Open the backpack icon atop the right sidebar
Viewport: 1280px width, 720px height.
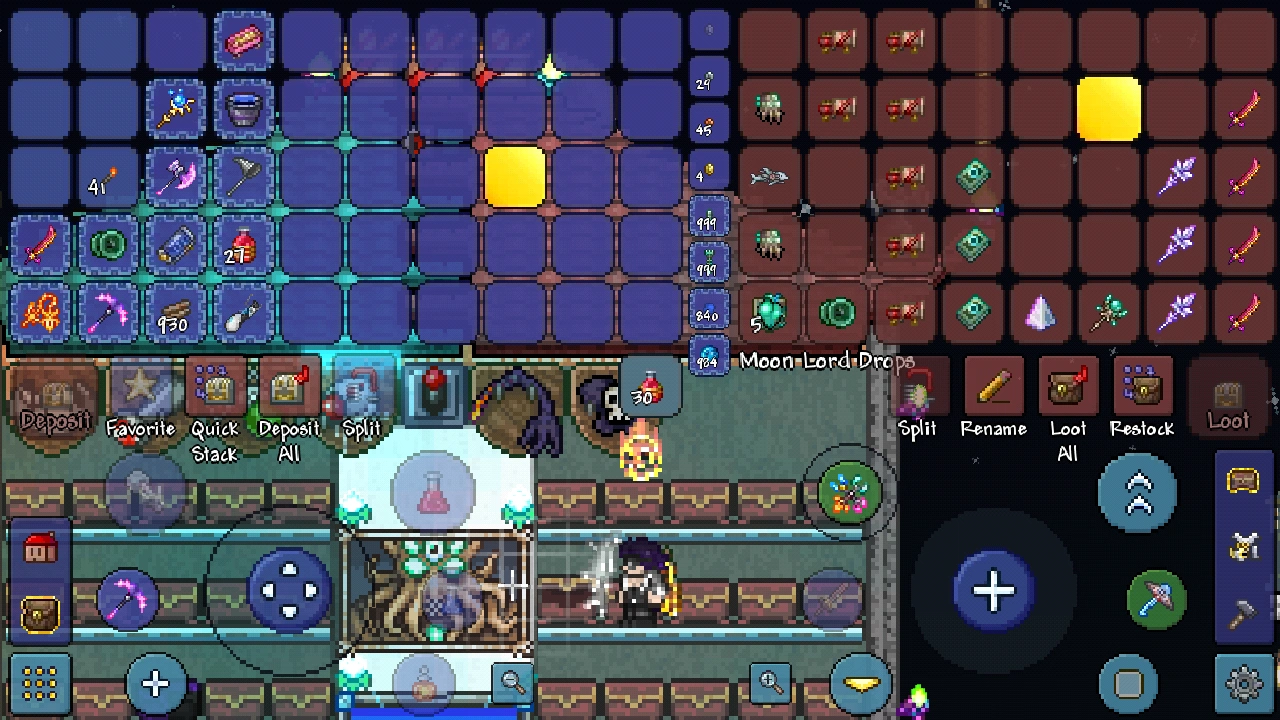[1243, 482]
